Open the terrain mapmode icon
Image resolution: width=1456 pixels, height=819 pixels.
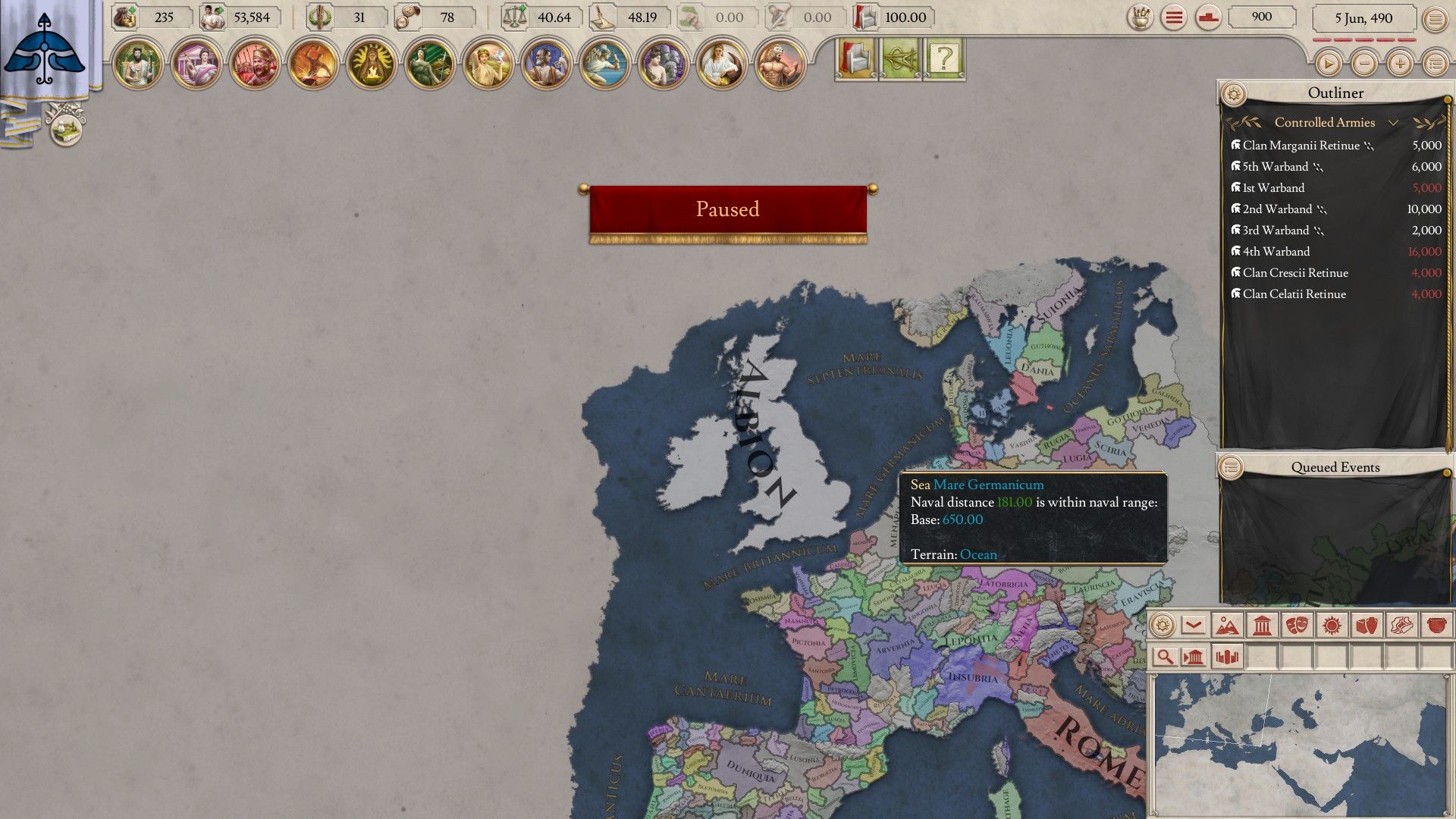click(x=1228, y=625)
